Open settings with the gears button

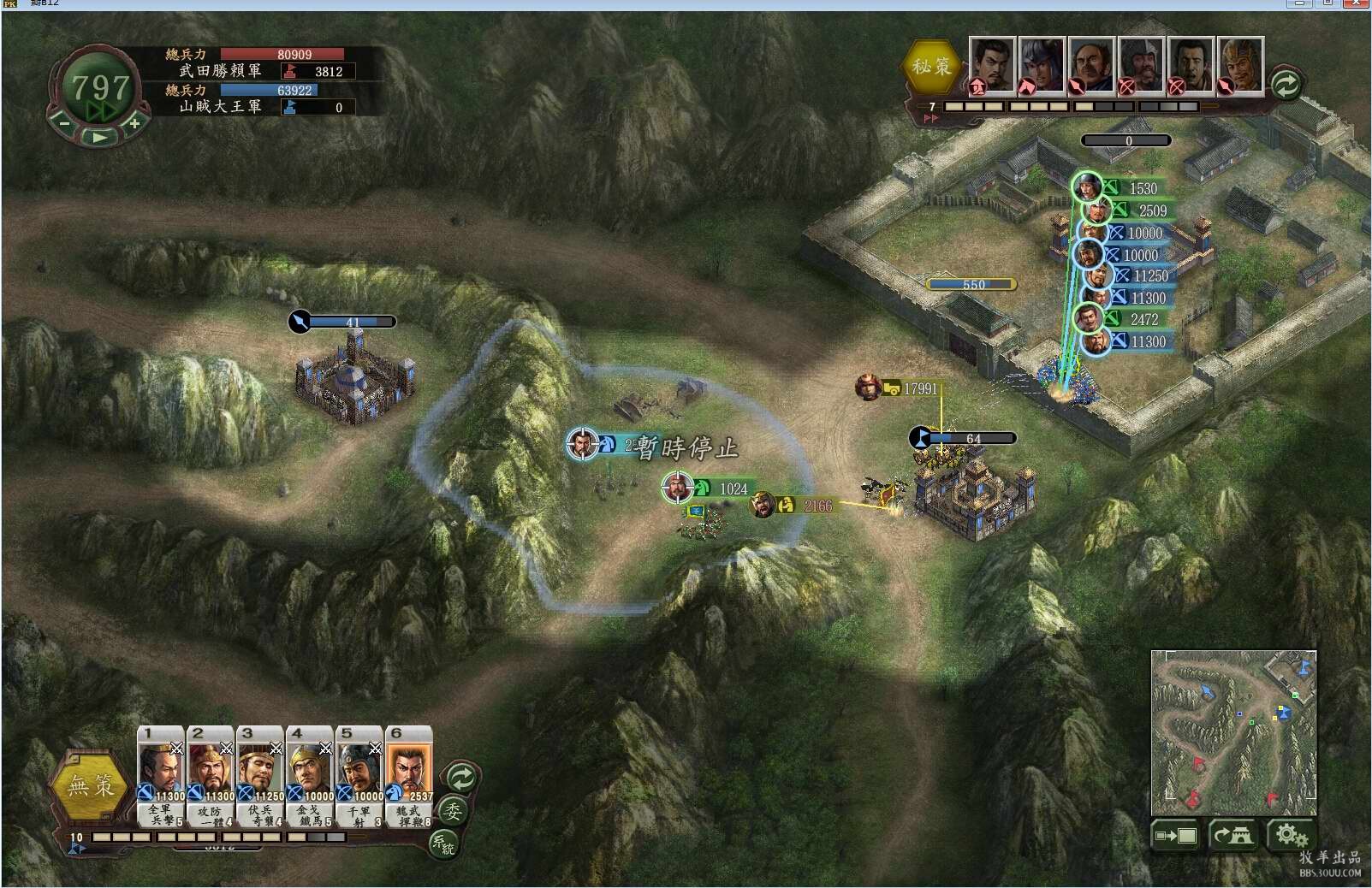1290,835
